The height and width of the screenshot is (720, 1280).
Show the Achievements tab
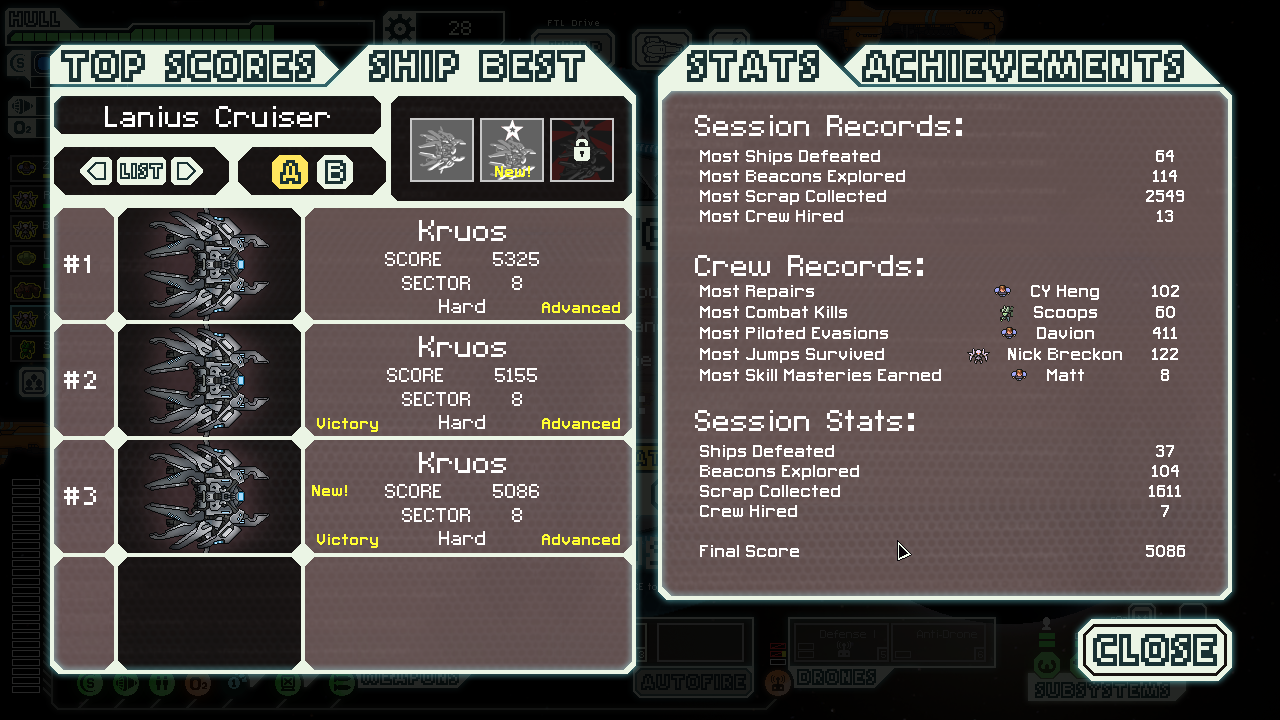(1023, 67)
